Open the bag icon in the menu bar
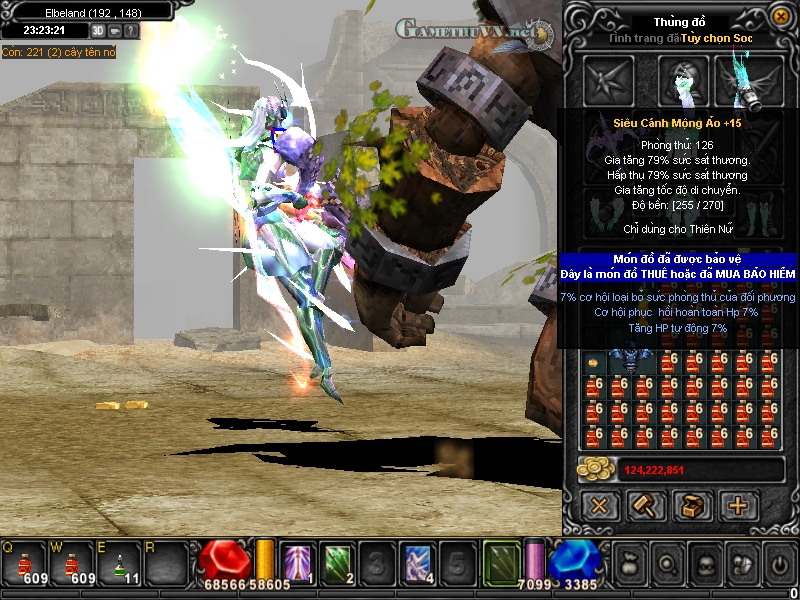This screenshot has height=600, width=800. 631,563
